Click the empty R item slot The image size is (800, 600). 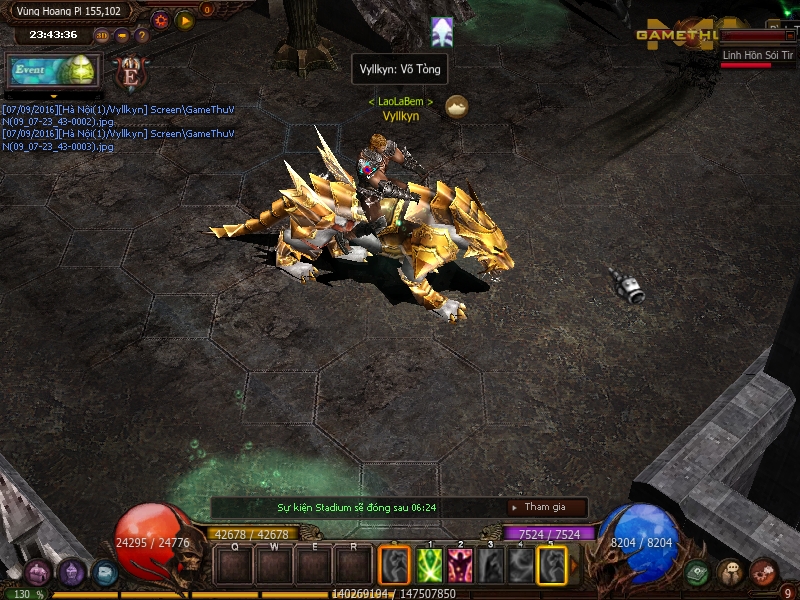(353, 567)
